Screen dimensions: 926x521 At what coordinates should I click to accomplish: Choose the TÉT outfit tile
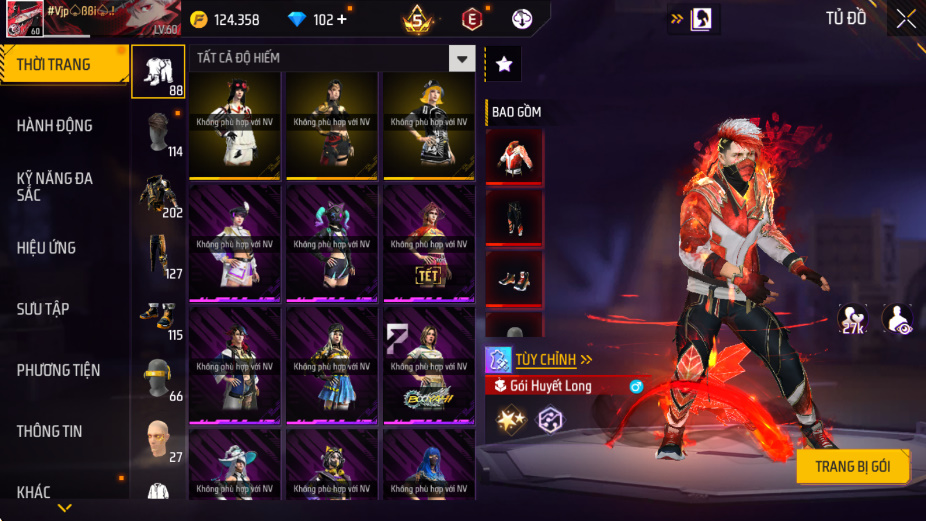430,243
